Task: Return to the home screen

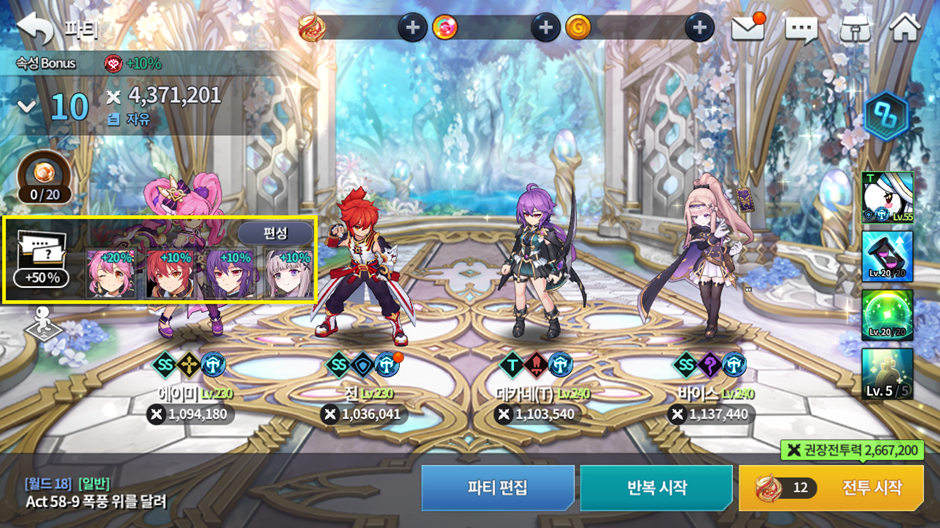Action: coord(904,28)
